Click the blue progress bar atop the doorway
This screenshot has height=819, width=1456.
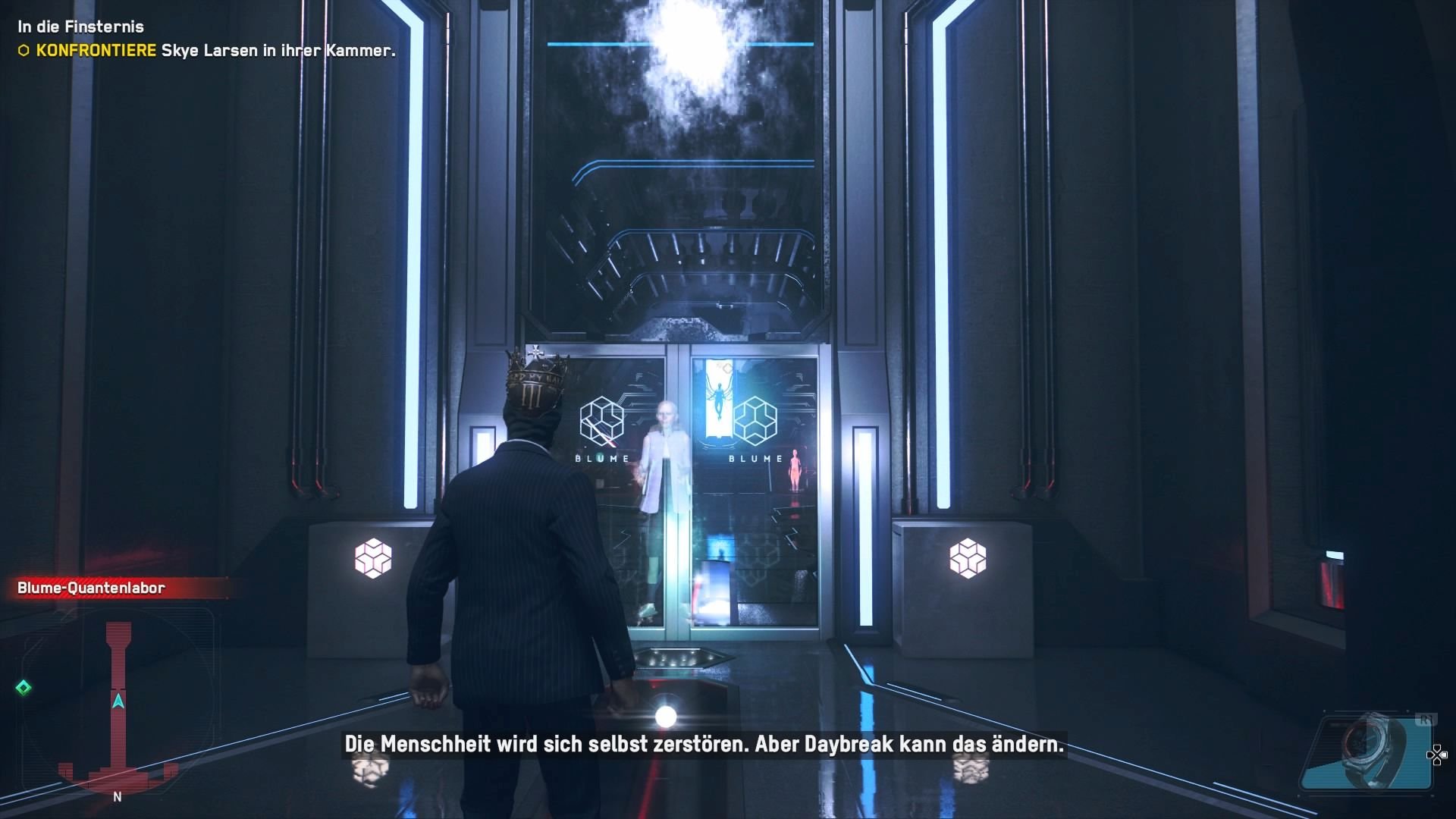tap(679, 43)
